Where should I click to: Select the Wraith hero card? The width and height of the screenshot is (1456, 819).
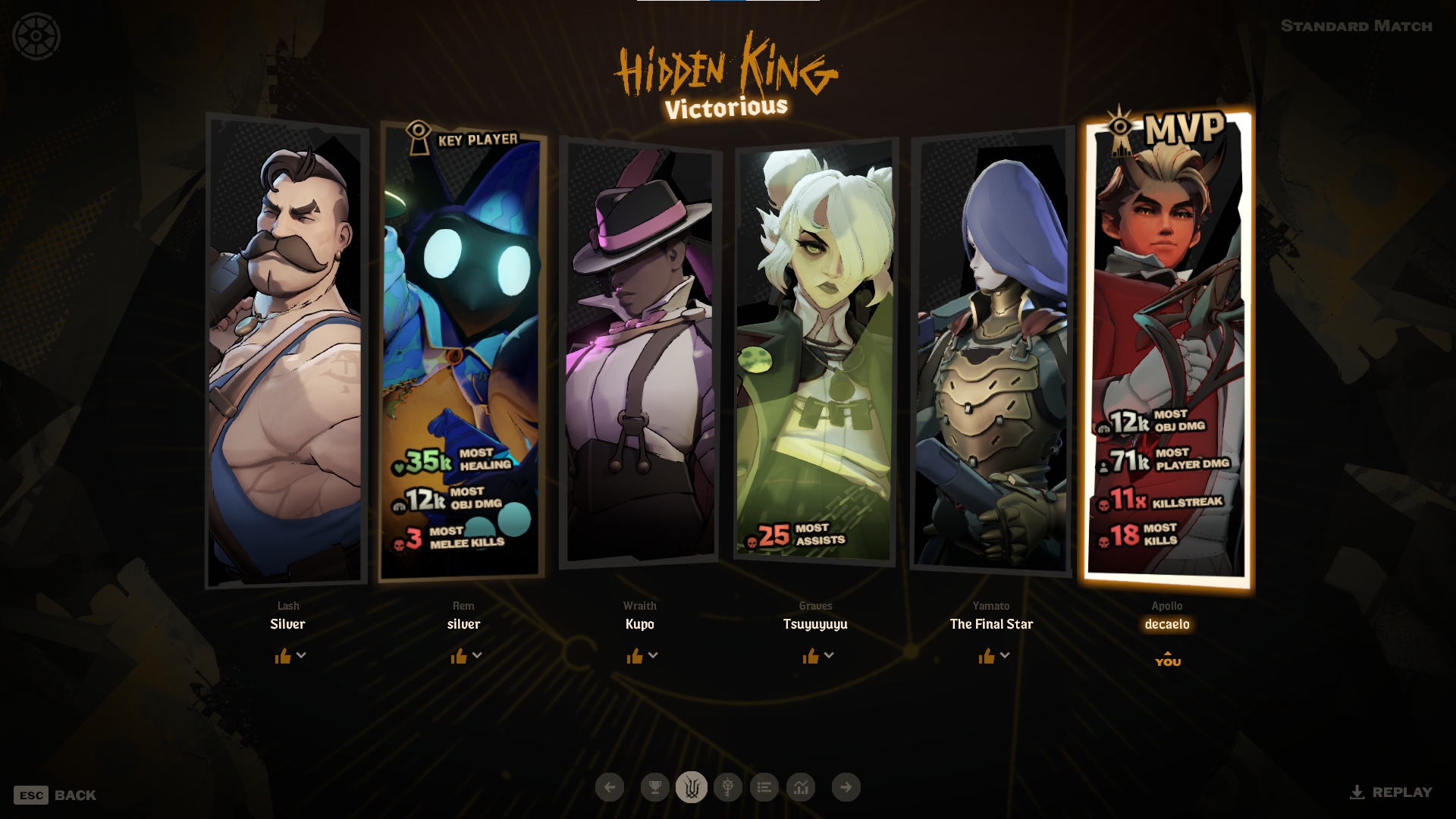tap(639, 349)
